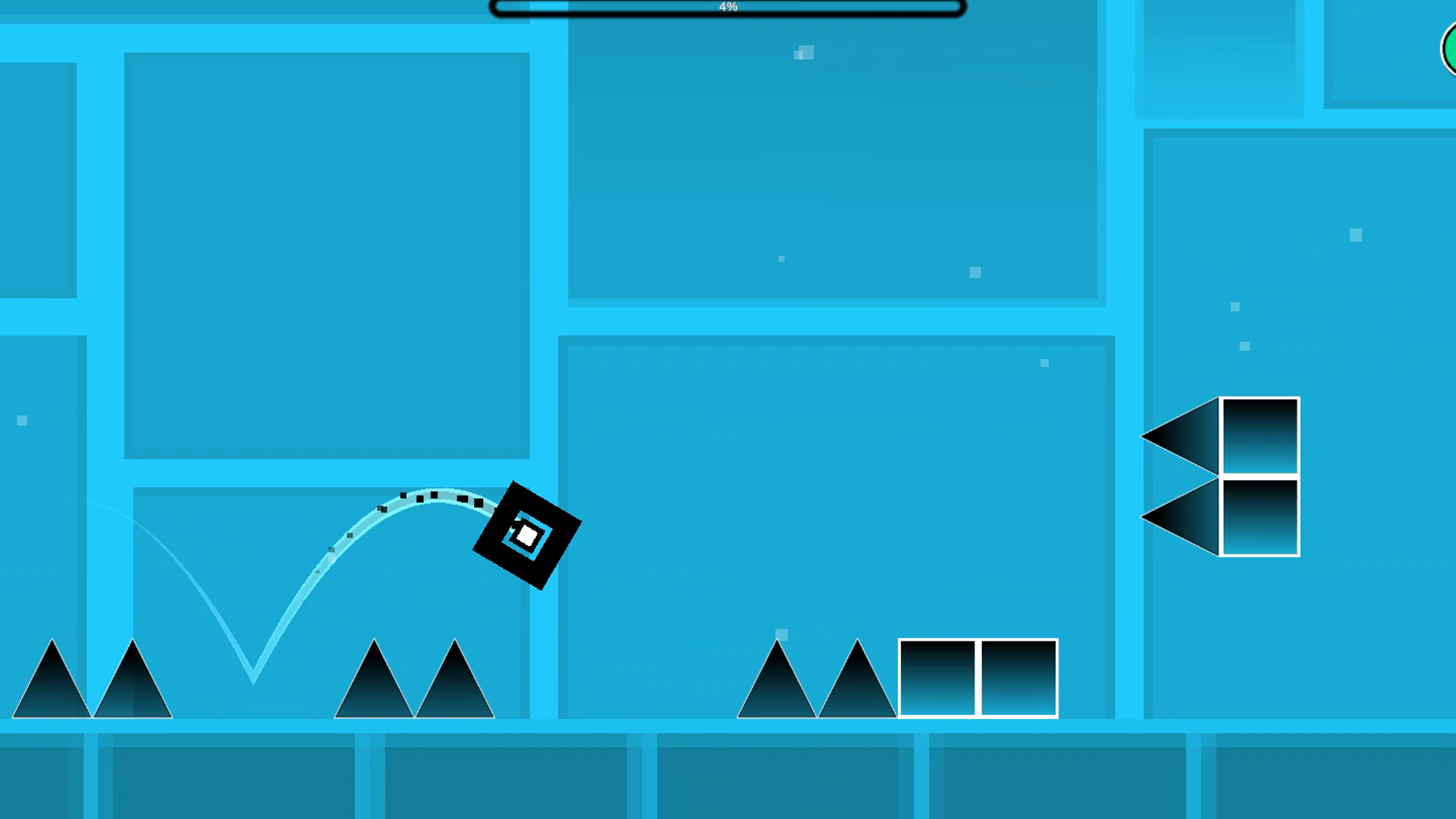Viewport: 1456px width, 819px height.
Task: Click the big background panel top-right
Action: [834, 152]
